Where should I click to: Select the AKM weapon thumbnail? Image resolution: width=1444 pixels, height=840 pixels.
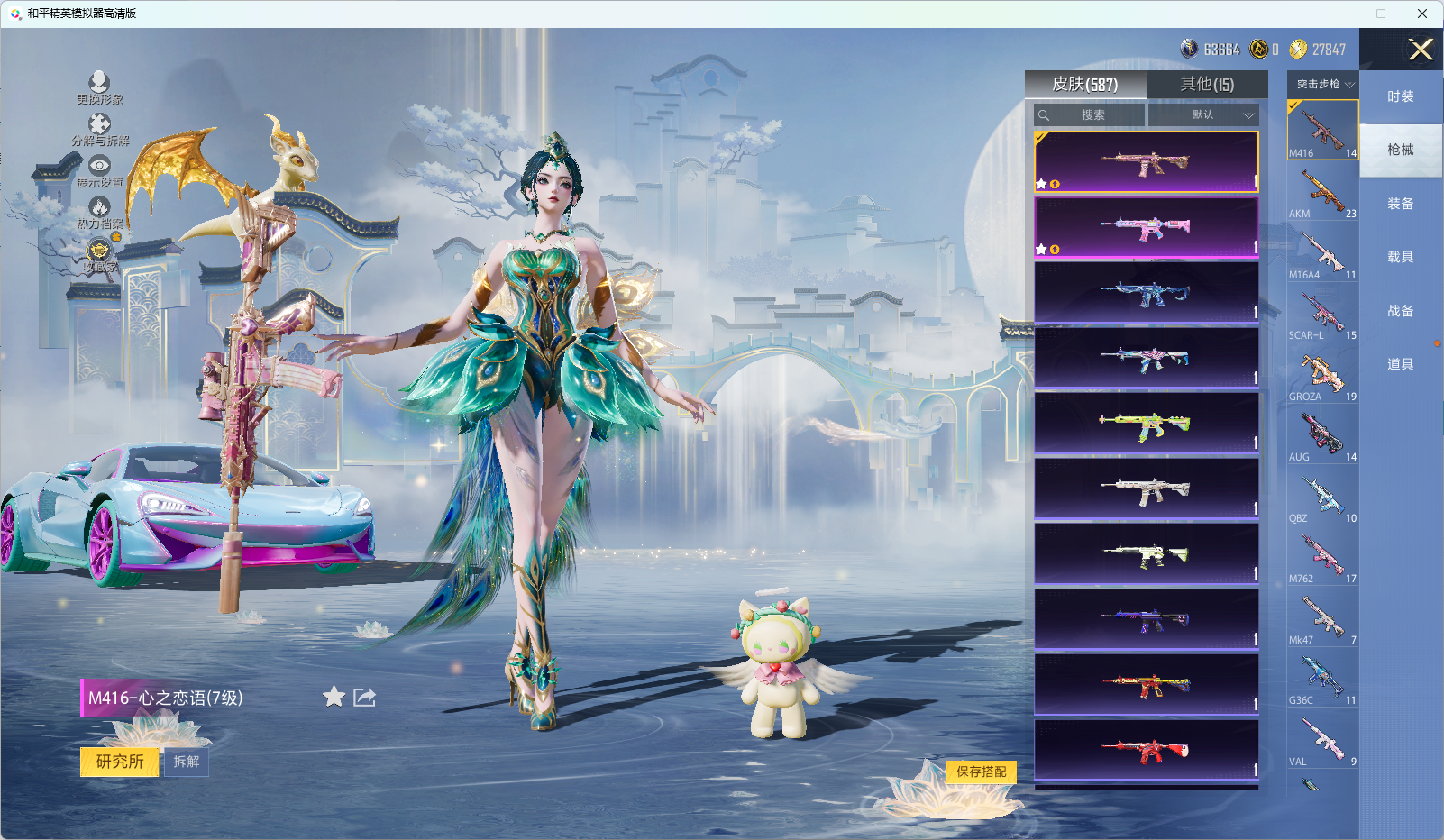click(x=1322, y=193)
